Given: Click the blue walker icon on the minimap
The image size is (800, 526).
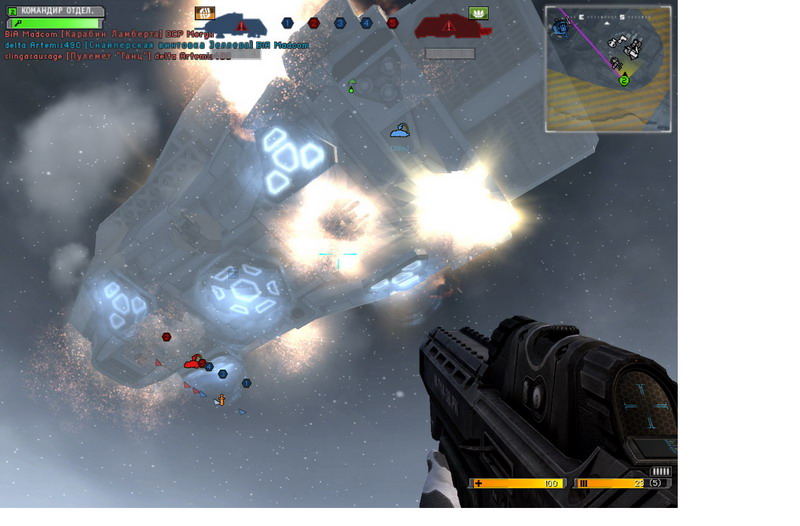Looking at the screenshot, I should pyautogui.click(x=561, y=26).
